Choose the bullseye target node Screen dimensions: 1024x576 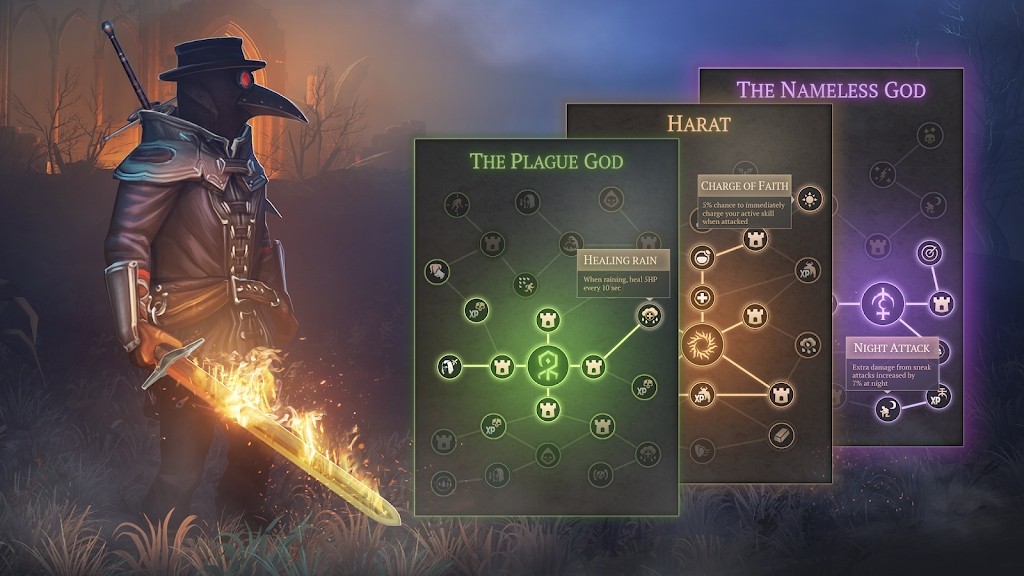[x=930, y=253]
